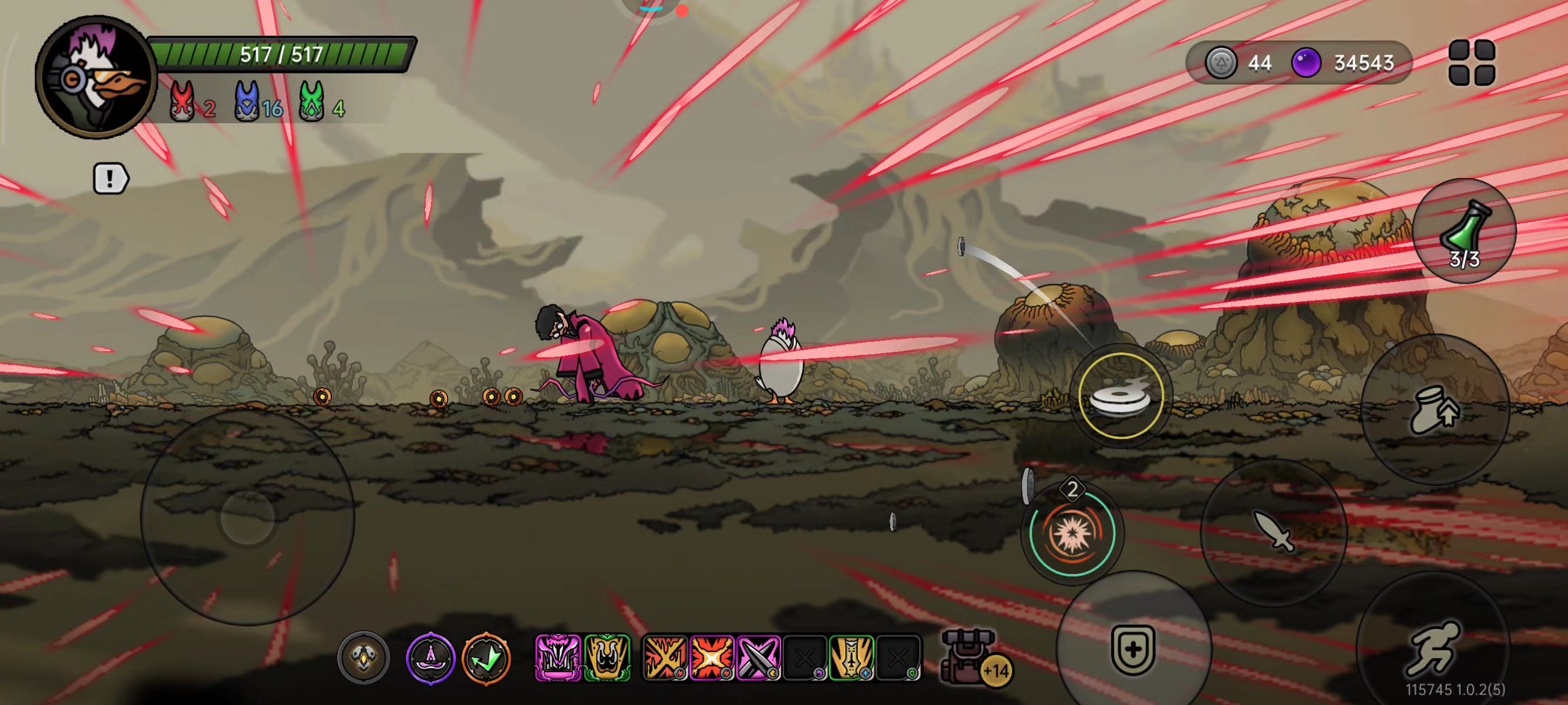Activate the yellow-ringed disc throw skill
Viewport: 1568px width, 705px height.
coord(1120,397)
